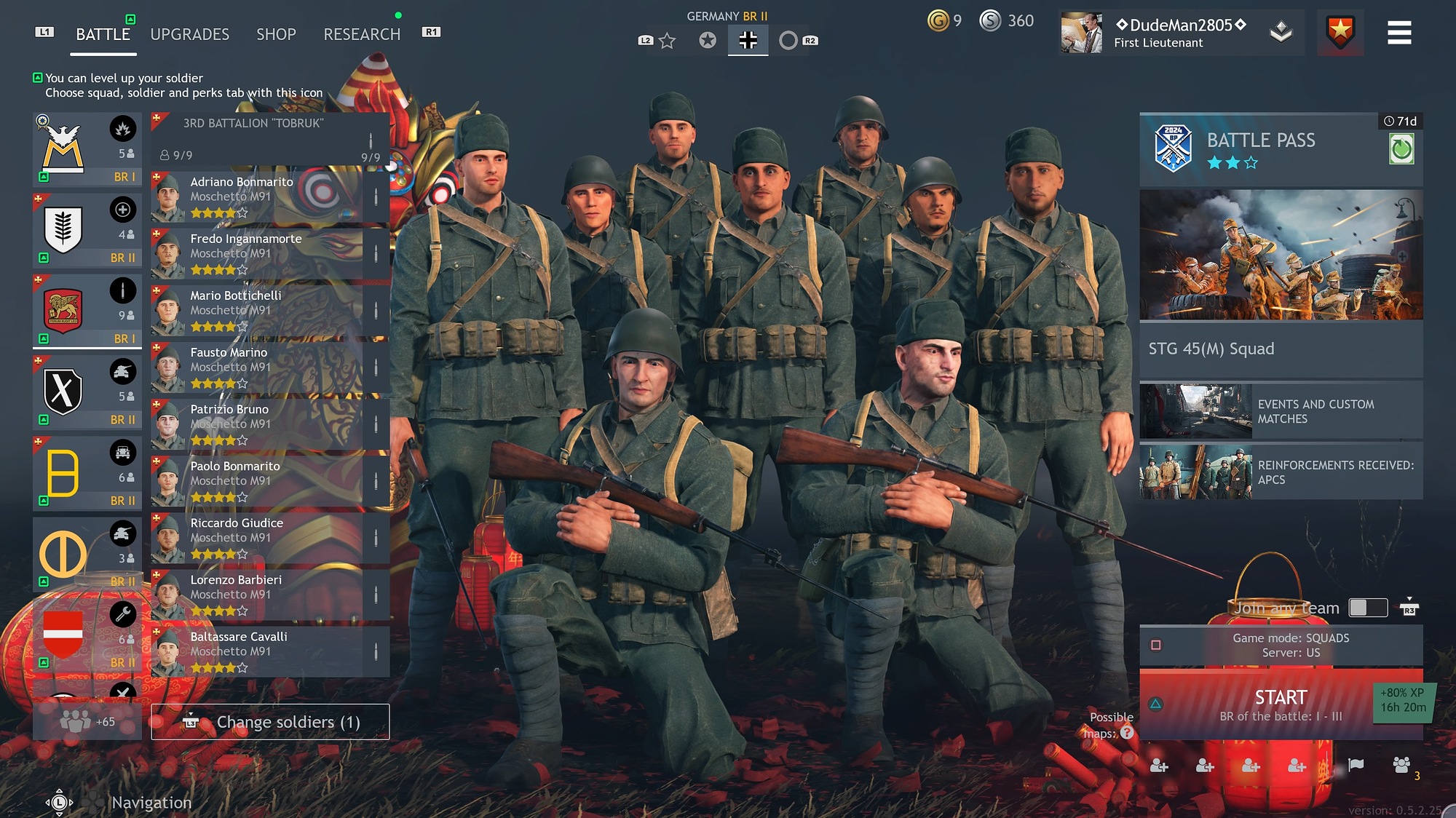Screen dimensions: 1456x818
Task: Click the Change soldiers button
Action: coord(269,721)
